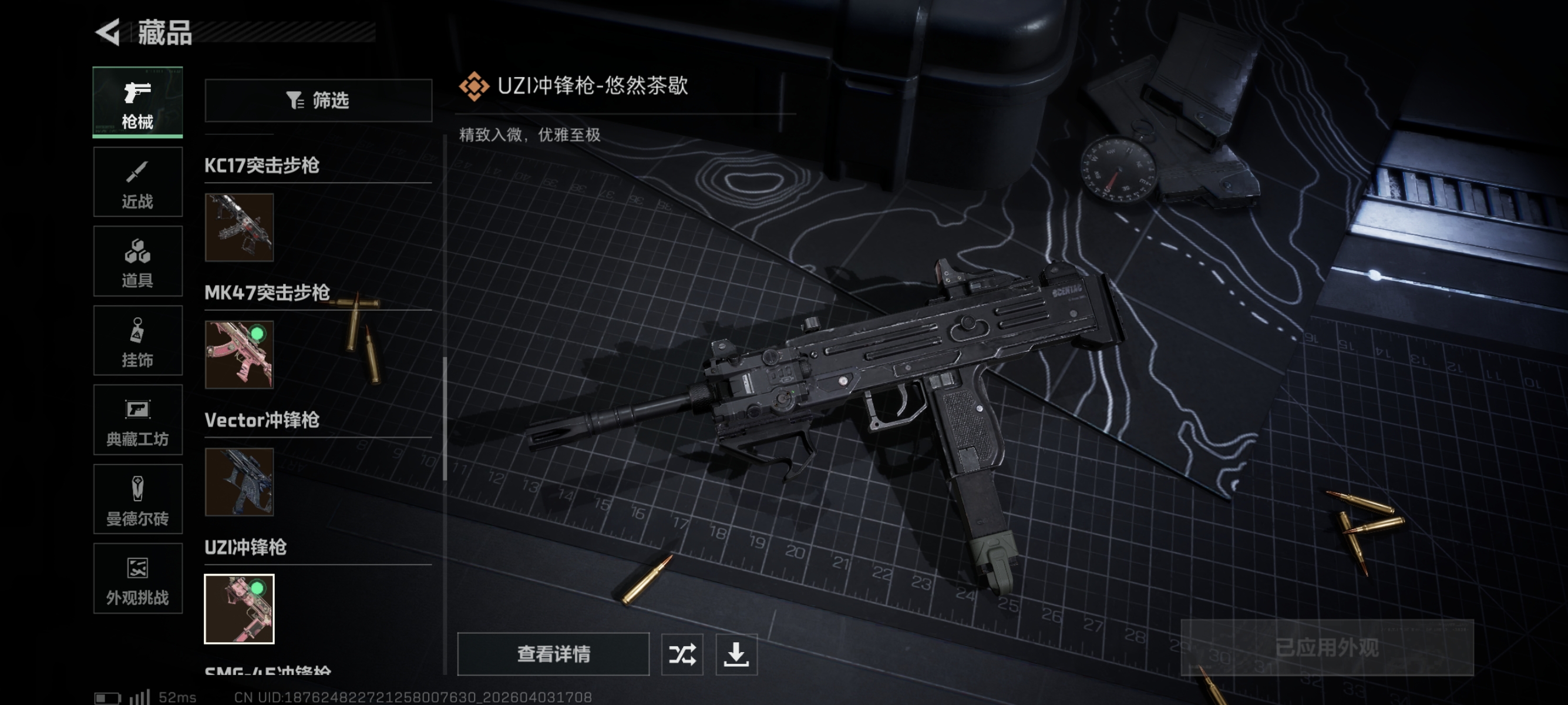Open the 近战 melee weapons category
The width and height of the screenshot is (1568, 705).
(137, 182)
